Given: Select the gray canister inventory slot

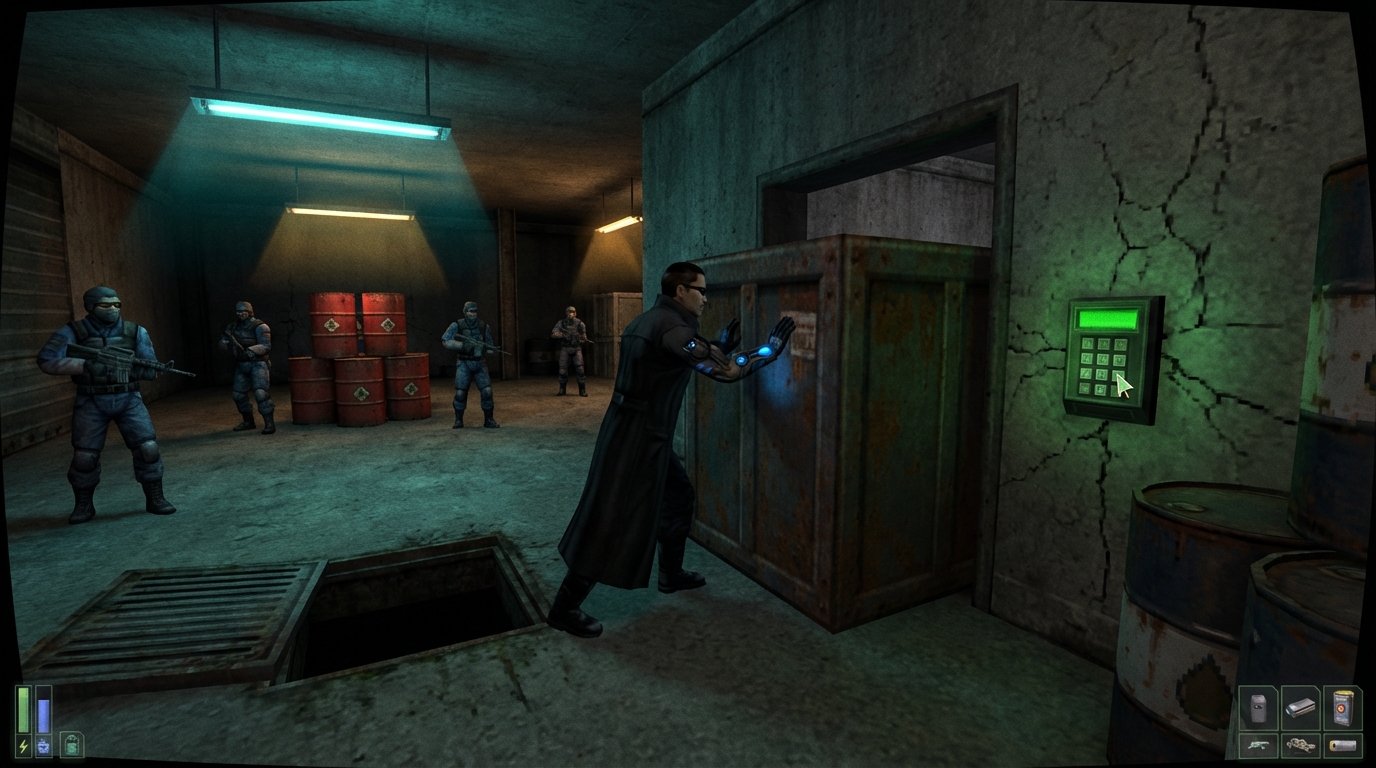Looking at the screenshot, I should pos(1258,708).
